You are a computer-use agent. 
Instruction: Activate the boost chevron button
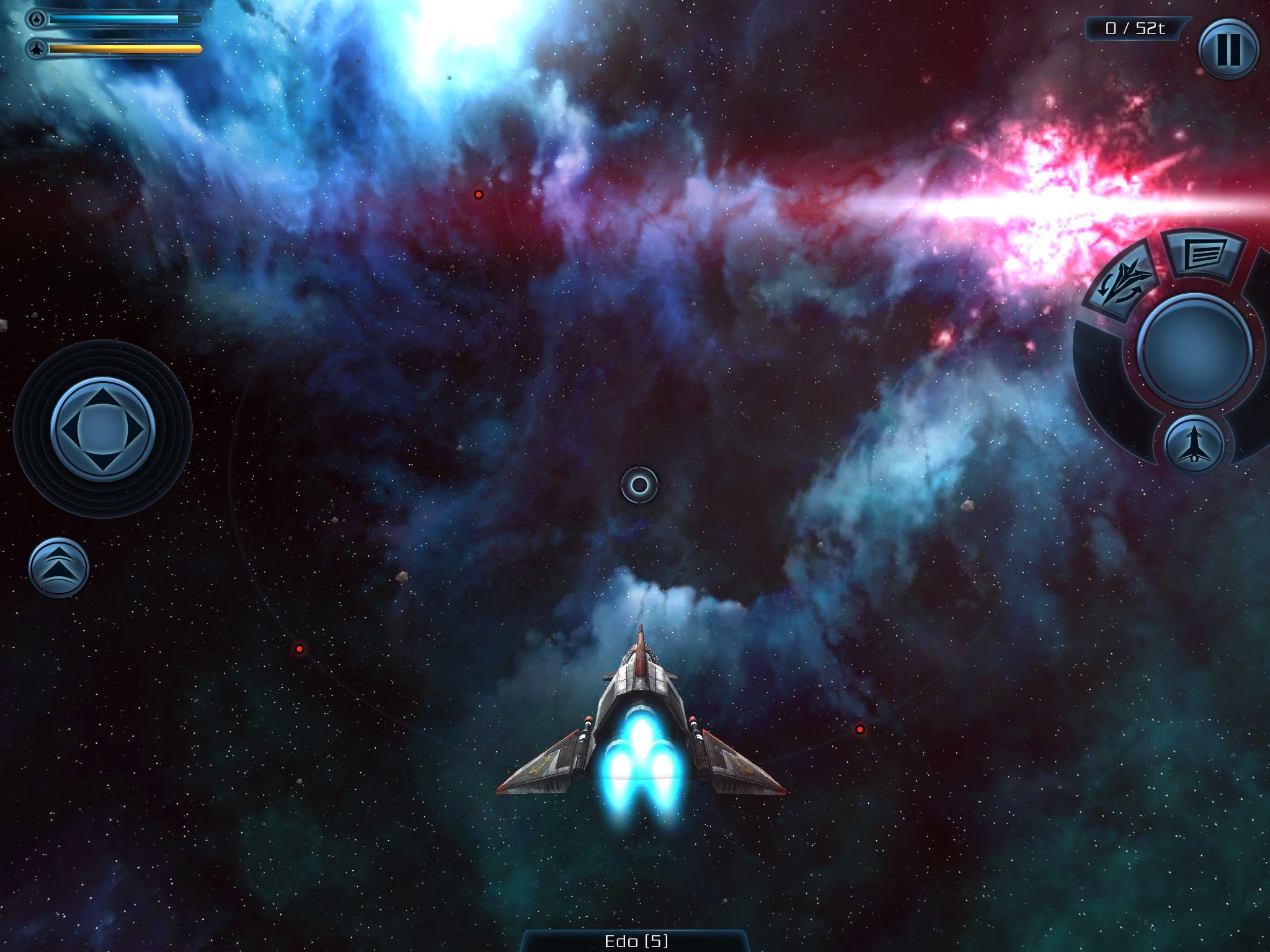click(59, 567)
